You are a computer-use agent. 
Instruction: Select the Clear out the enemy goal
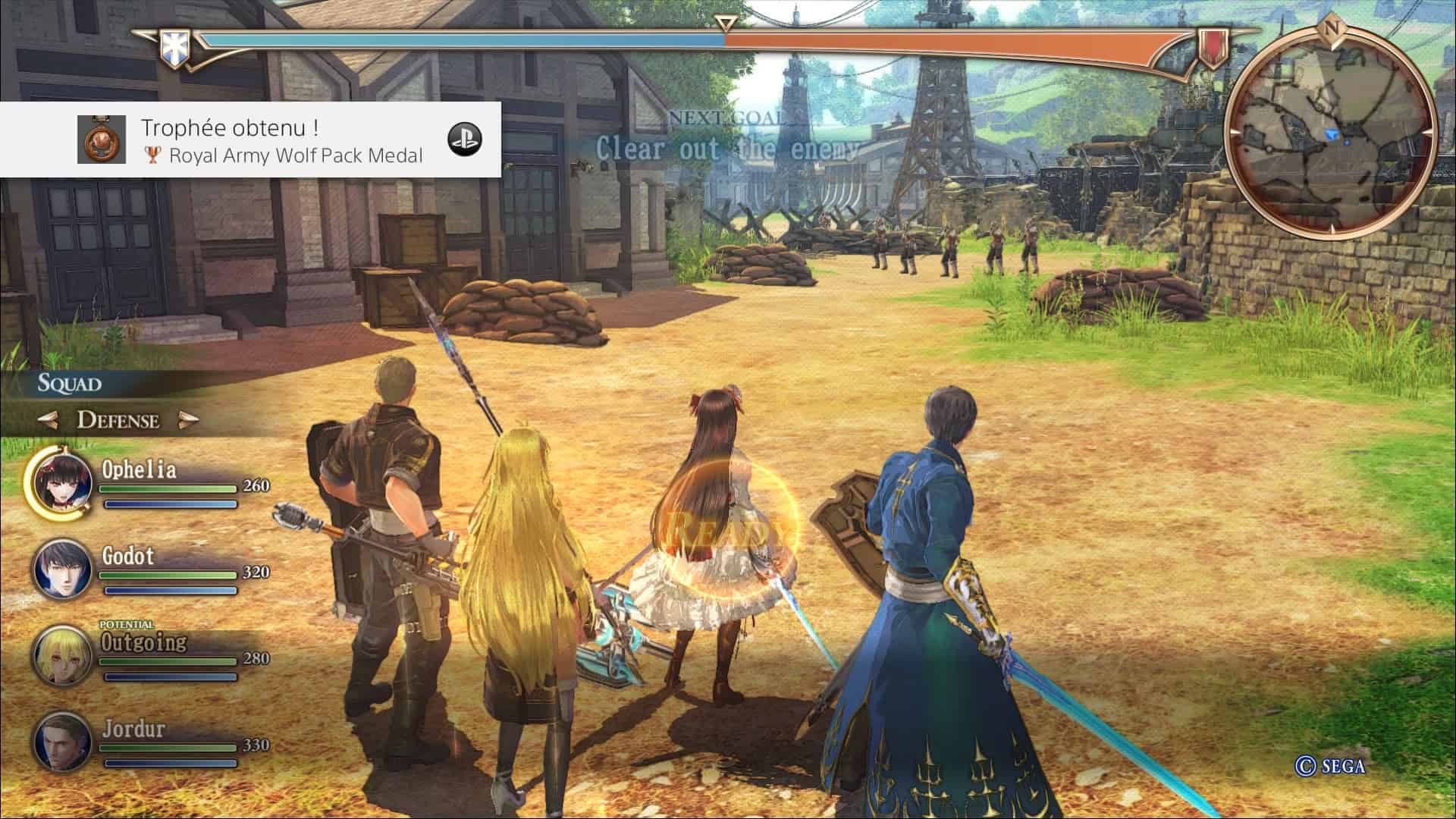[x=726, y=148]
